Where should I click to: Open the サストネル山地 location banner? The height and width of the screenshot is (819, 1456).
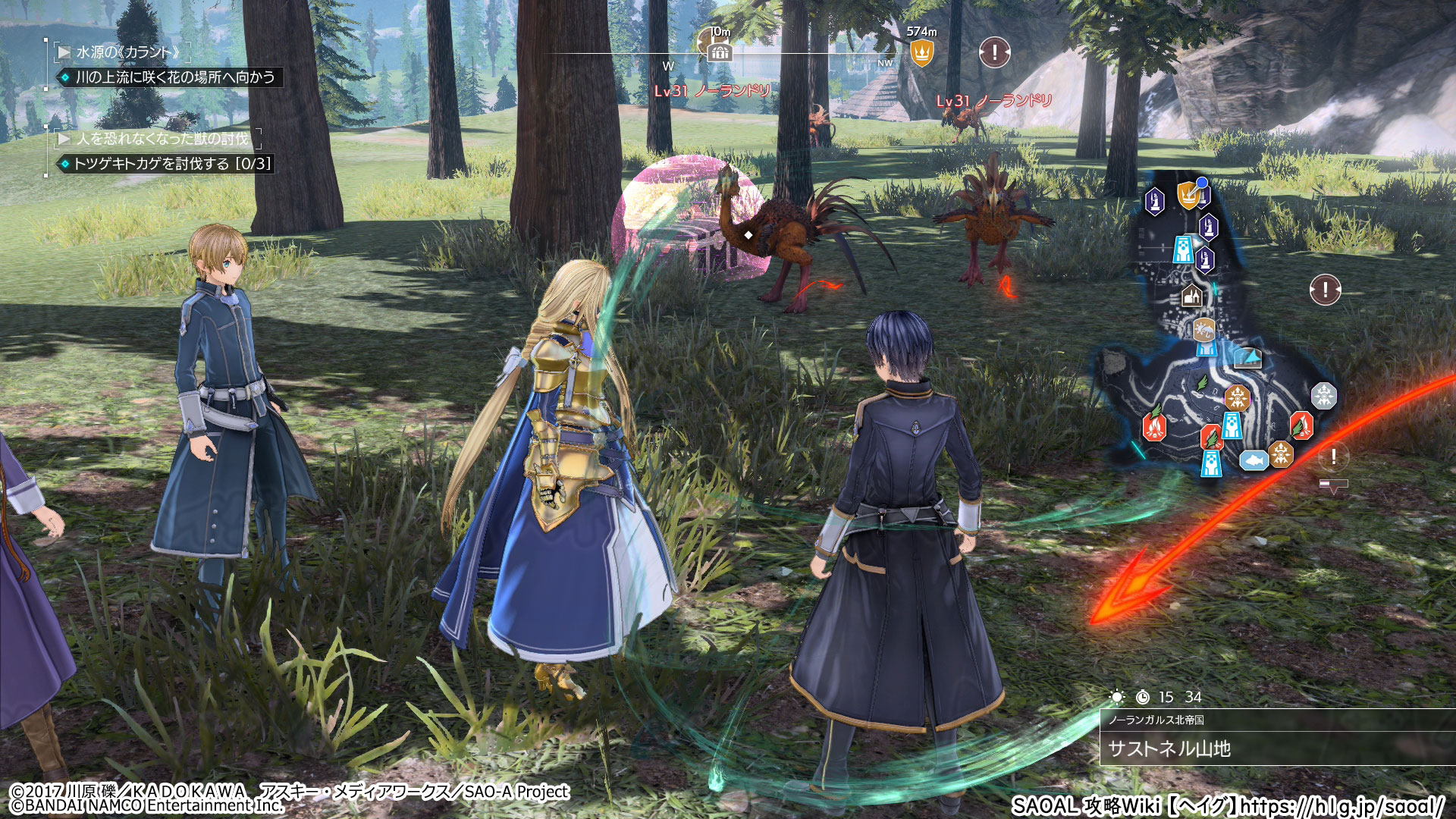pyautogui.click(x=1170, y=748)
